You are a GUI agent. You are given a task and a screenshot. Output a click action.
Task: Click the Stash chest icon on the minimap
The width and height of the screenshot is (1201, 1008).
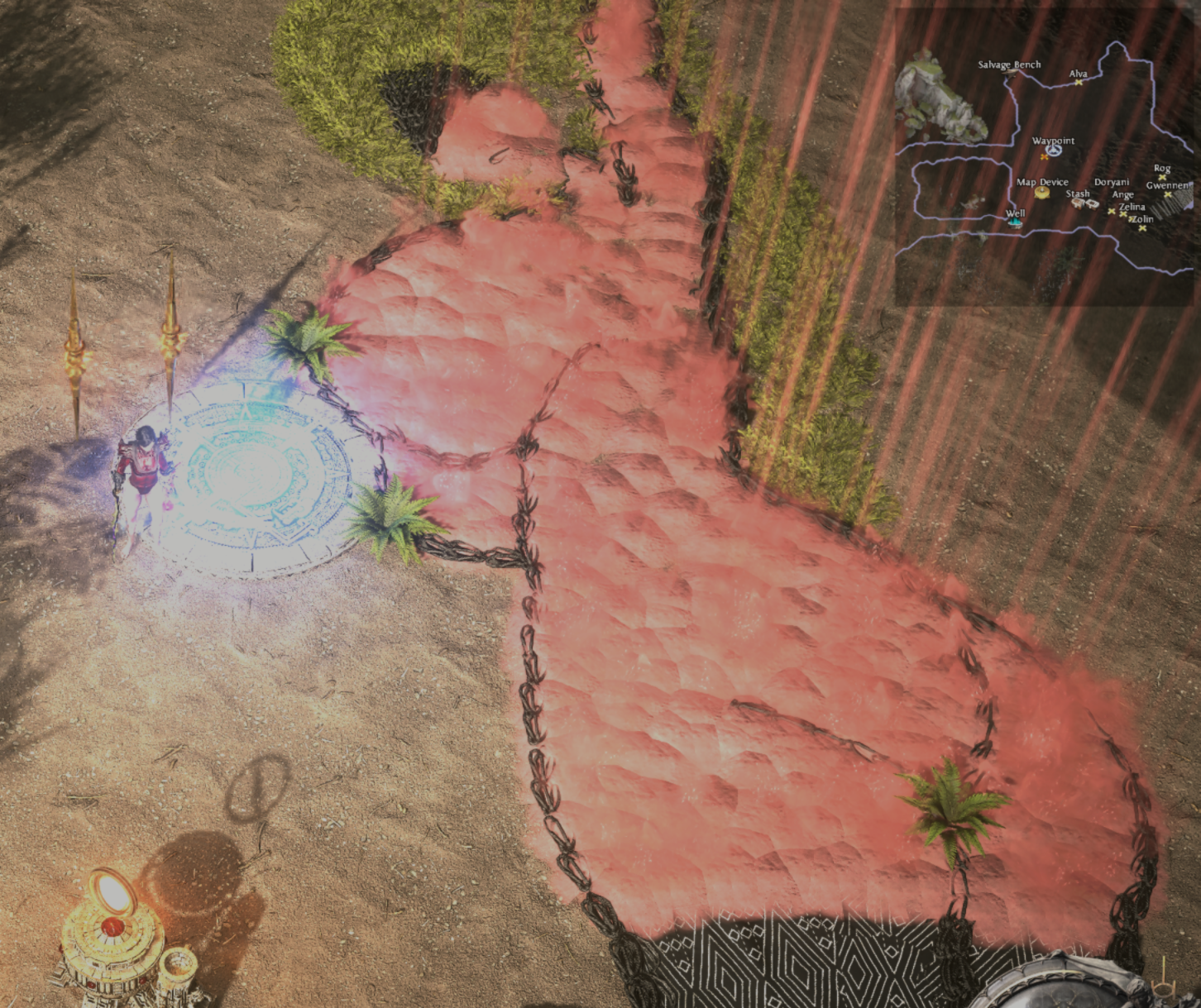[x=1078, y=203]
